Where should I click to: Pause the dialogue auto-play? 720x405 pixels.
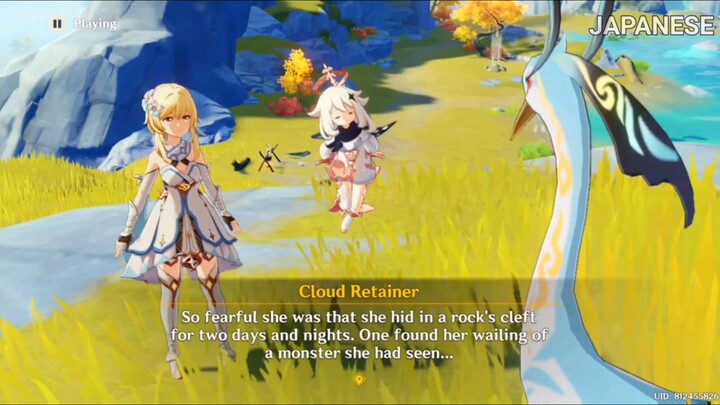57,23
